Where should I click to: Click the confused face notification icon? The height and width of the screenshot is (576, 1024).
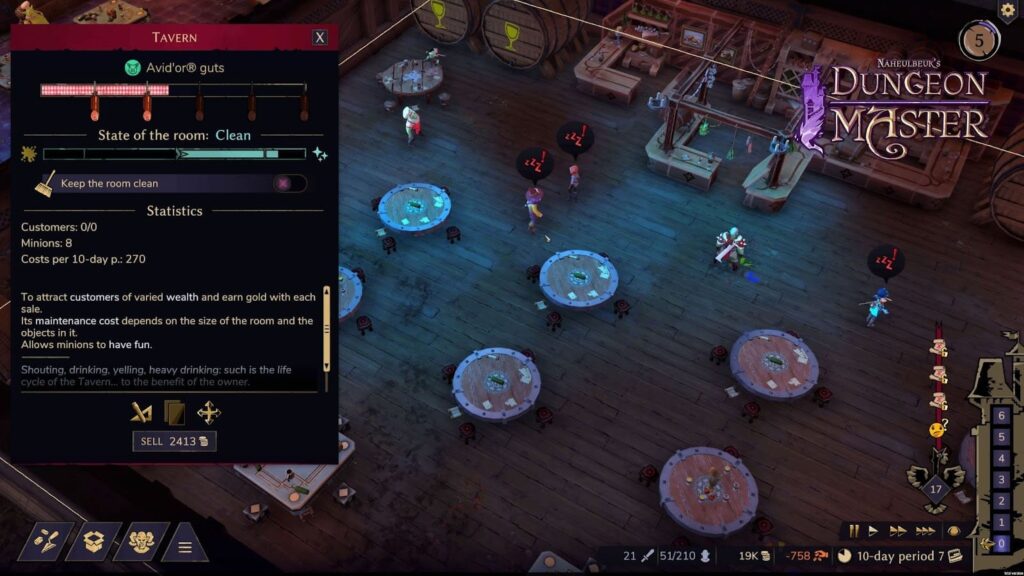click(x=937, y=428)
